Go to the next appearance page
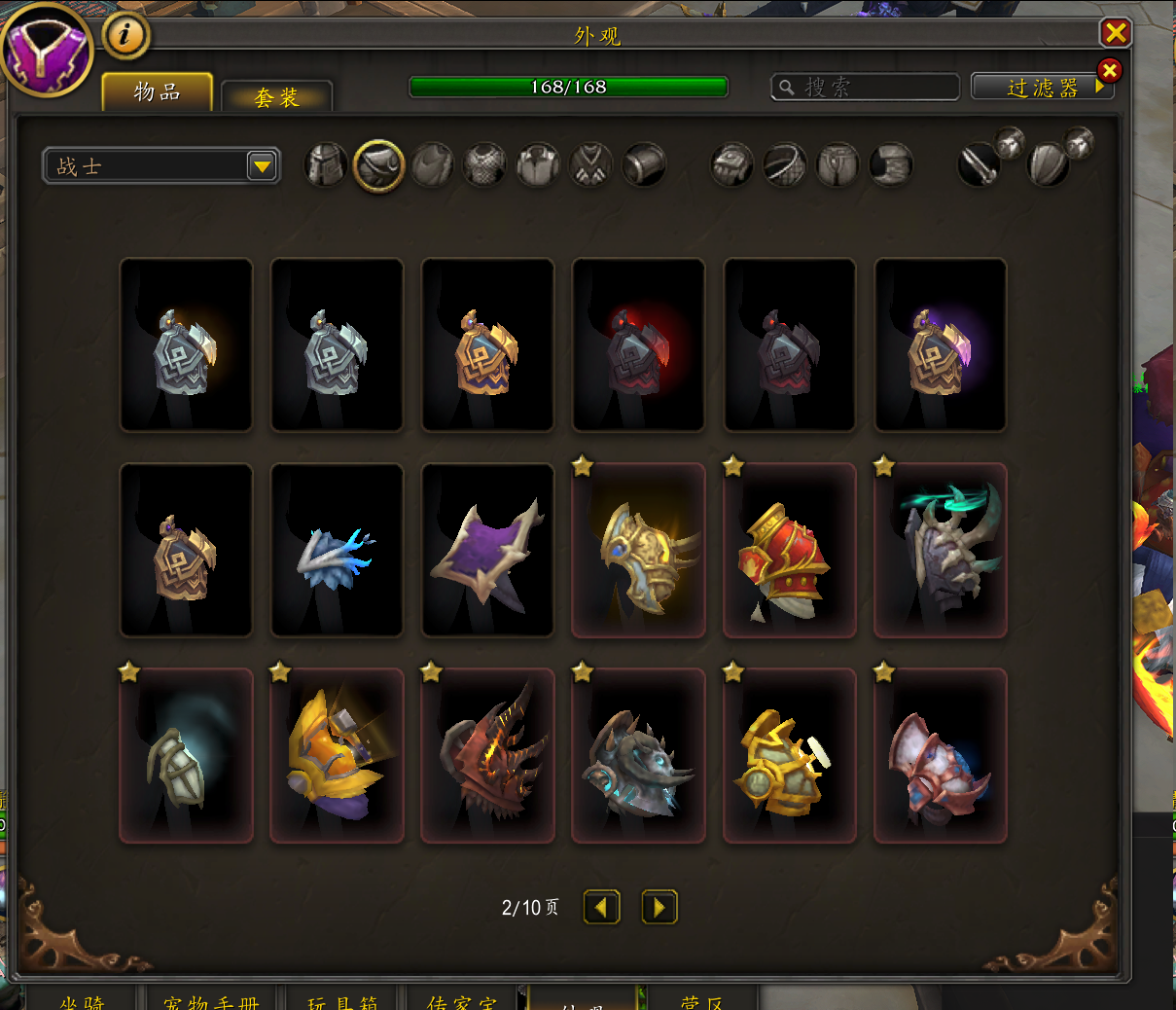1176x1010 pixels. [659, 908]
